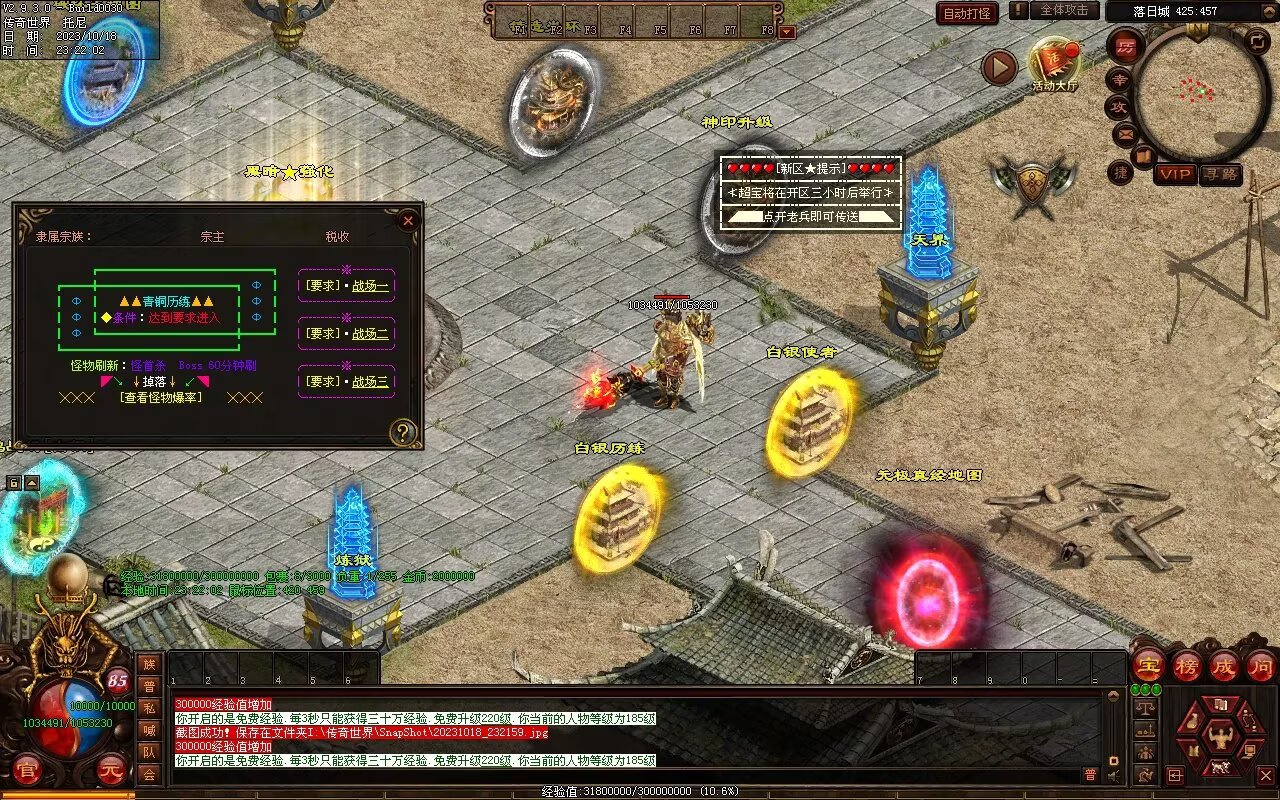Open the 宝 treasure shop button
The image size is (1280, 800).
(1148, 665)
